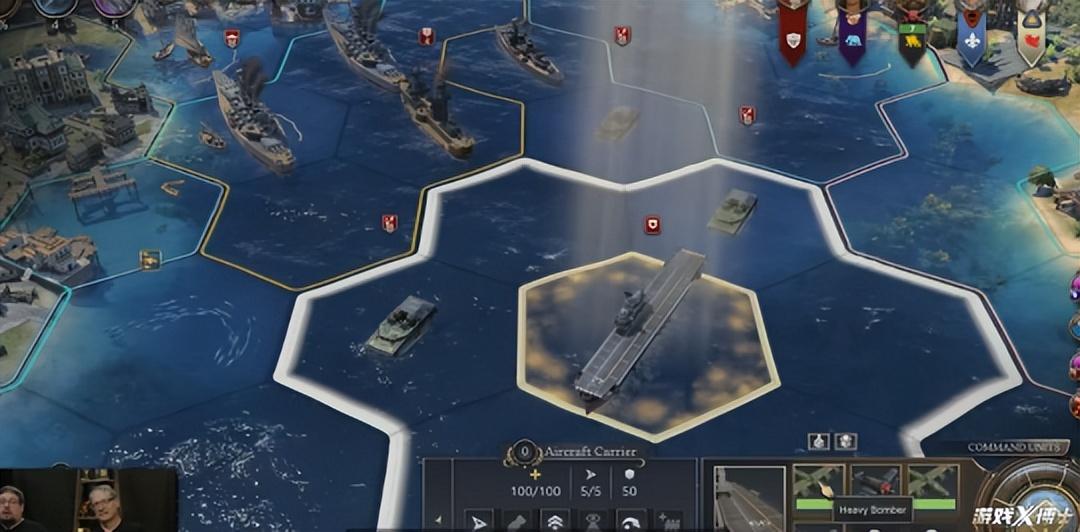This screenshot has height=532, width=1080.
Task: Activate the move arrow unit action
Action: pyautogui.click(x=479, y=520)
